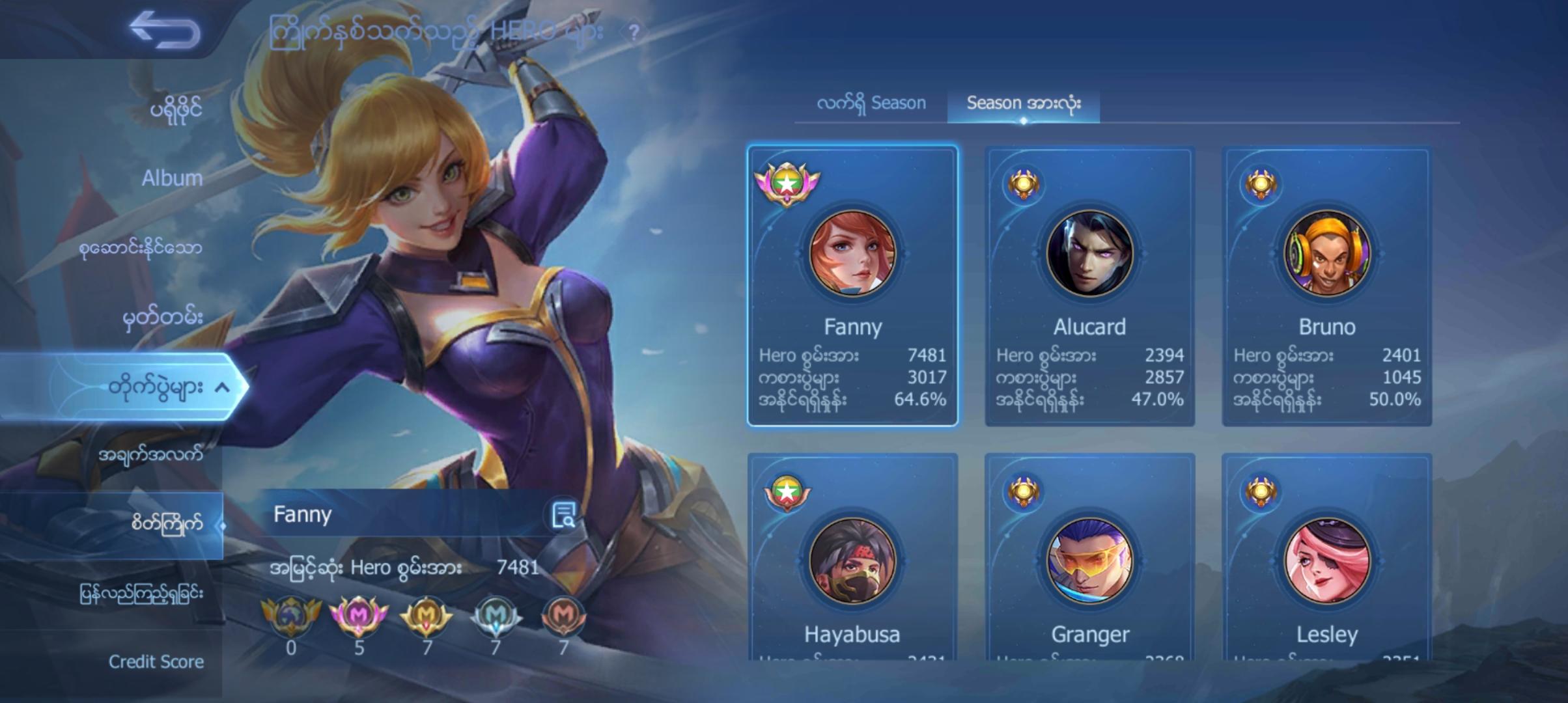Select the စုဆောင်းနိုင်သော menu entry
The height and width of the screenshot is (703, 1568).
[140, 248]
